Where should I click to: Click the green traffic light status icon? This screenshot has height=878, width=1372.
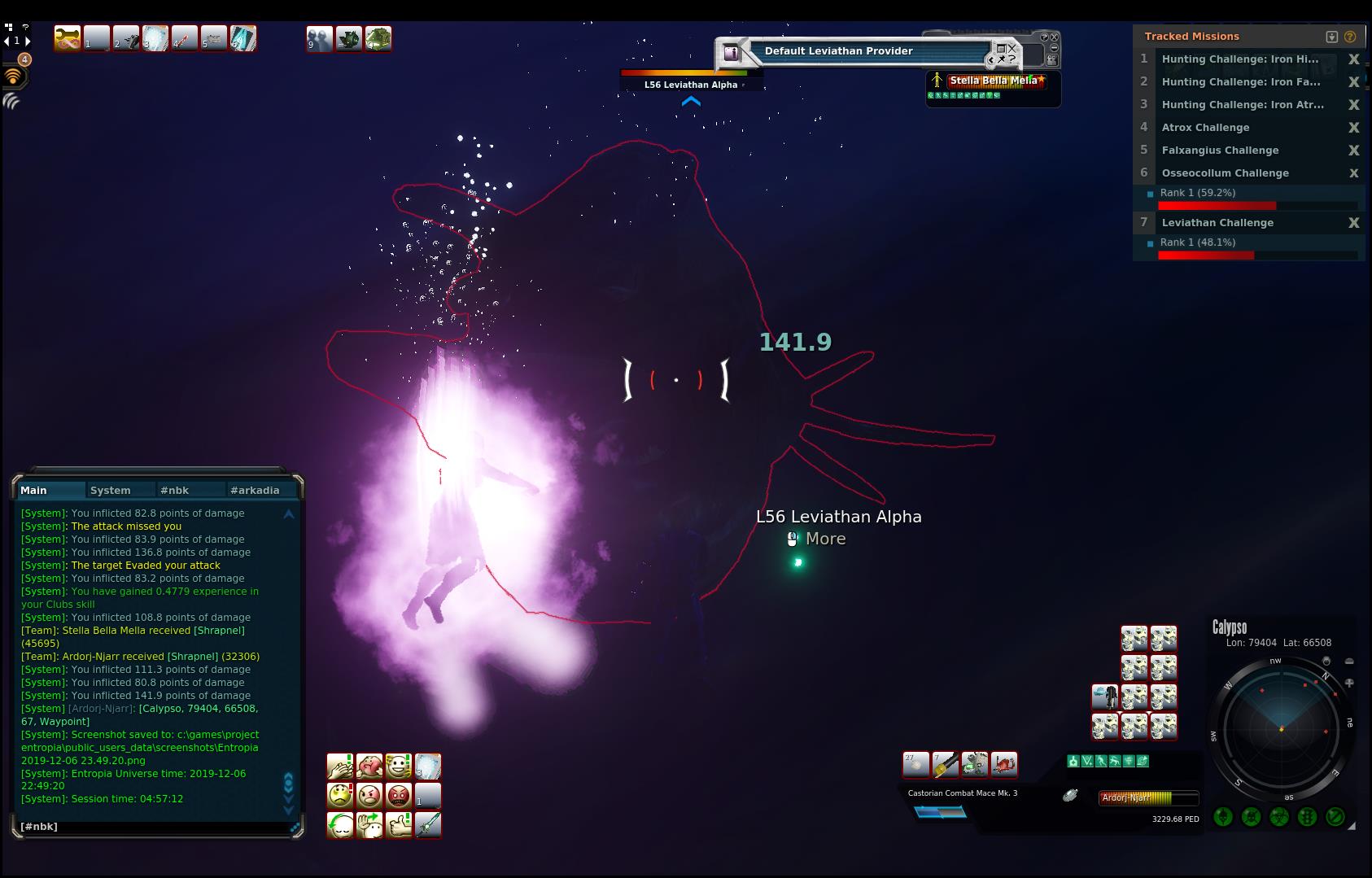pyautogui.click(x=1307, y=816)
